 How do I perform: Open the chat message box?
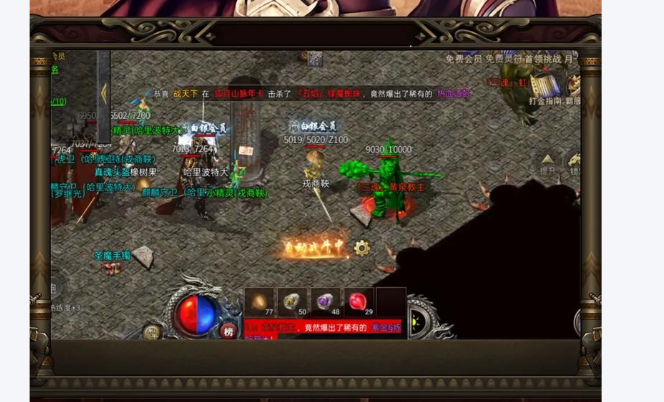(x=324, y=328)
